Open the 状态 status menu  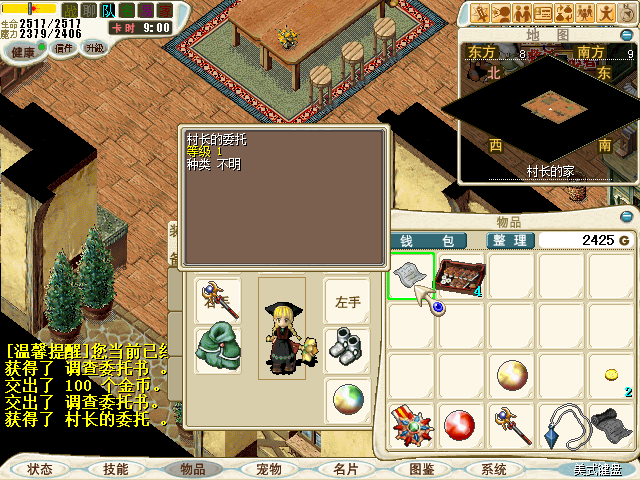40,468
